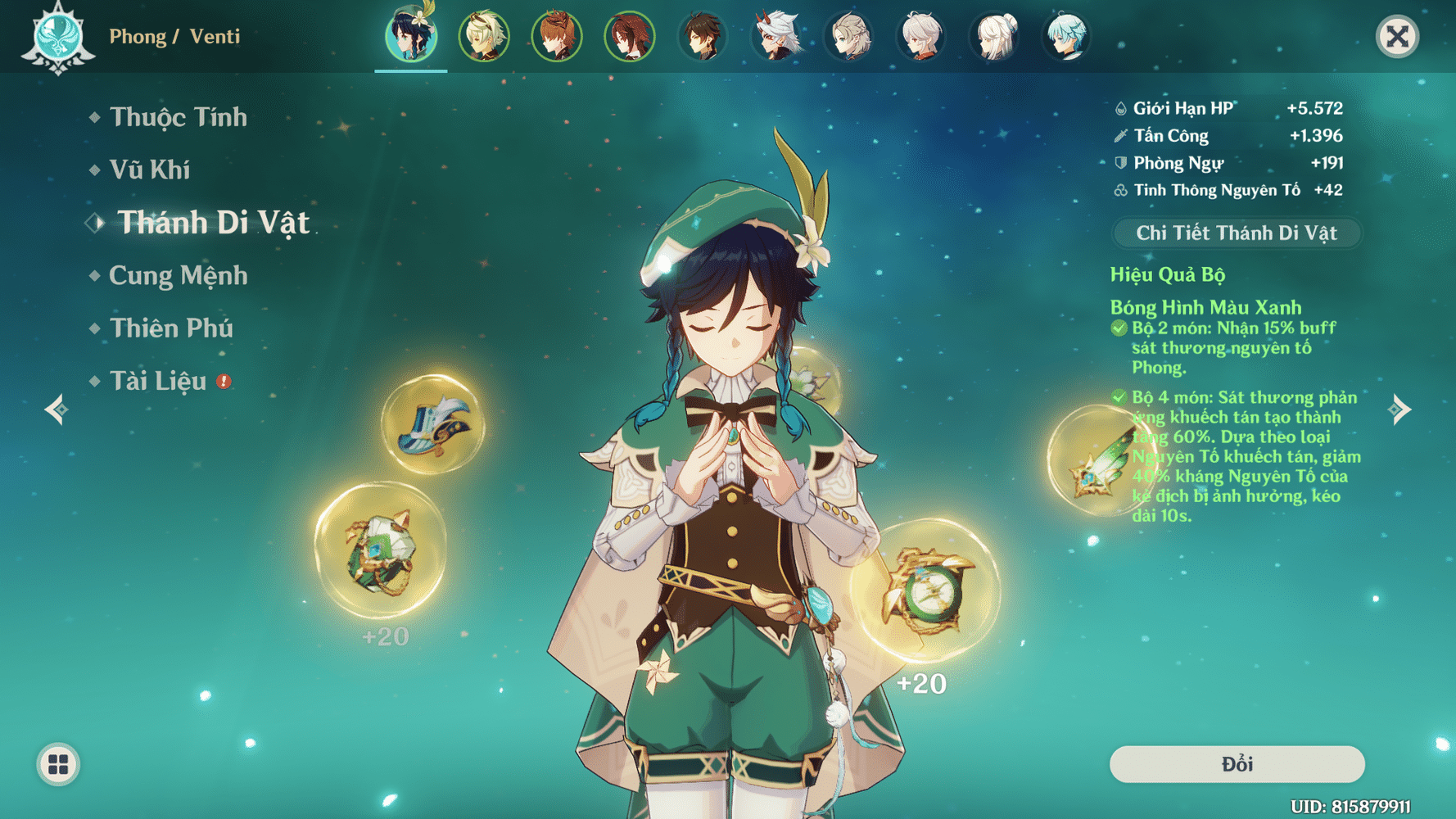1456x819 pixels.
Task: Select the pocket watch sands artifact
Action: pos(926,591)
